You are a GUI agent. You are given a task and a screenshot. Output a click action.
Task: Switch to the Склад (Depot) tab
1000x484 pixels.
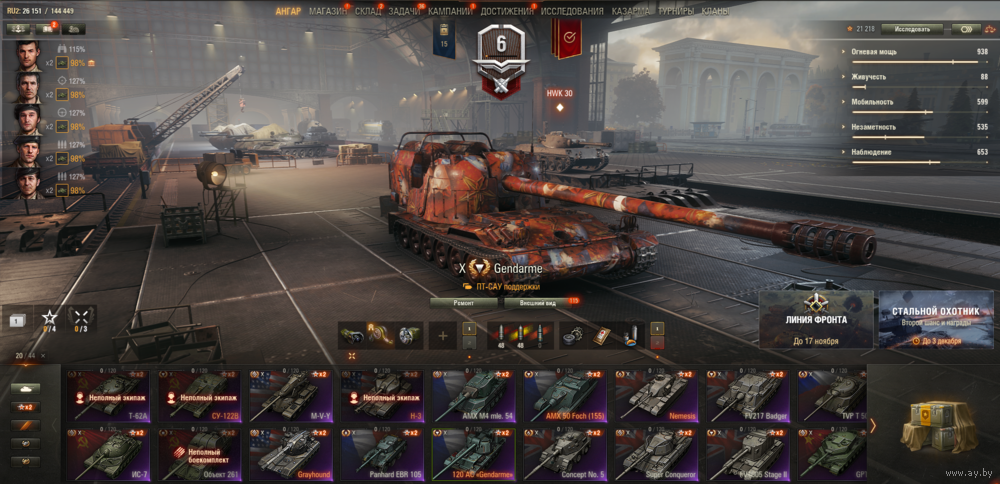tap(367, 11)
